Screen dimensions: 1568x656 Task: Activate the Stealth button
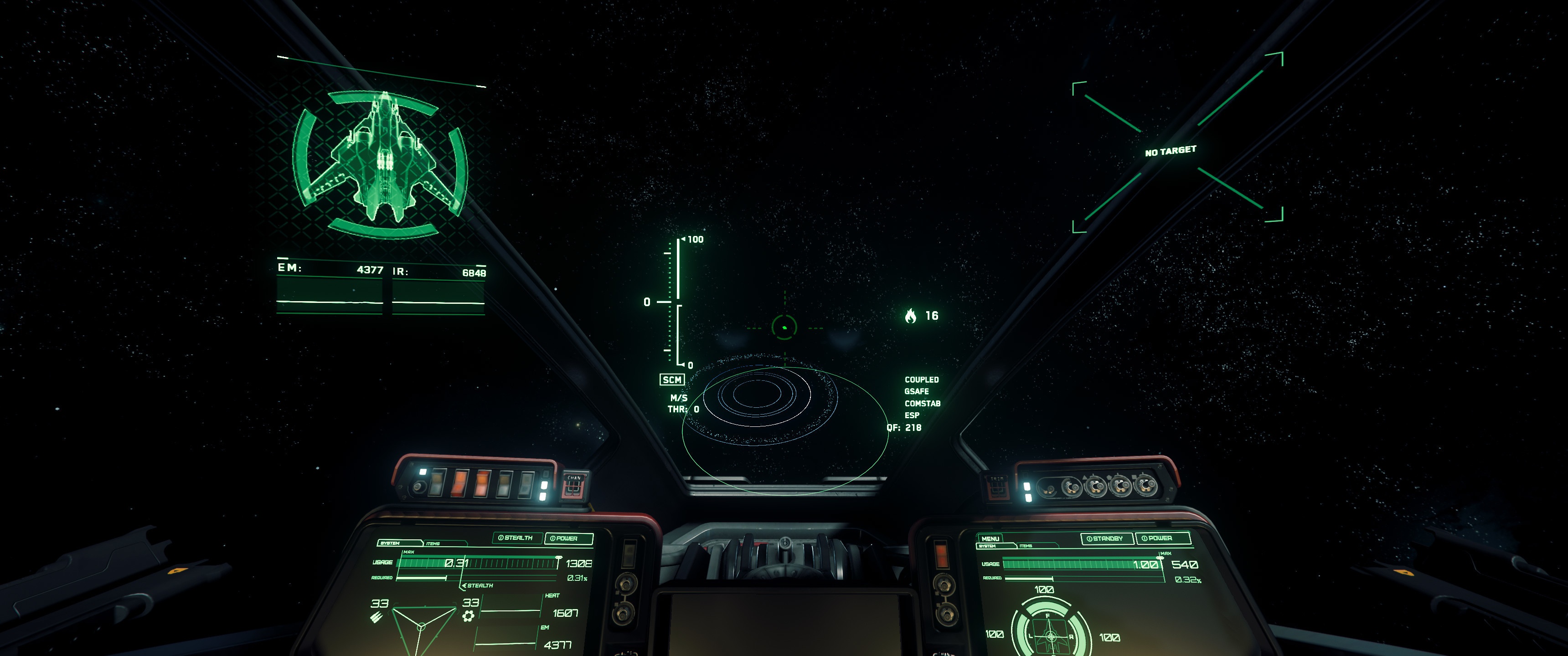516,538
